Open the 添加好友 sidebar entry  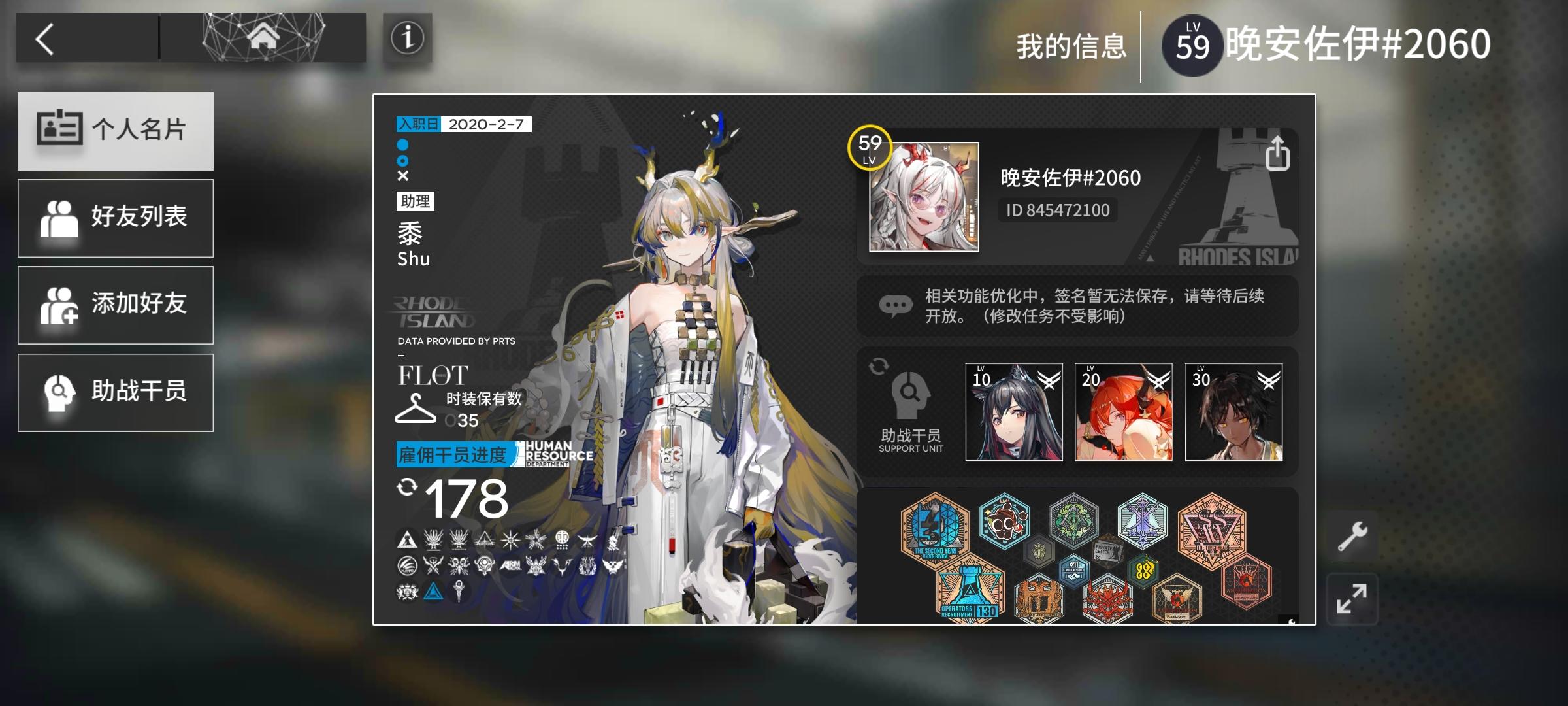(x=116, y=305)
